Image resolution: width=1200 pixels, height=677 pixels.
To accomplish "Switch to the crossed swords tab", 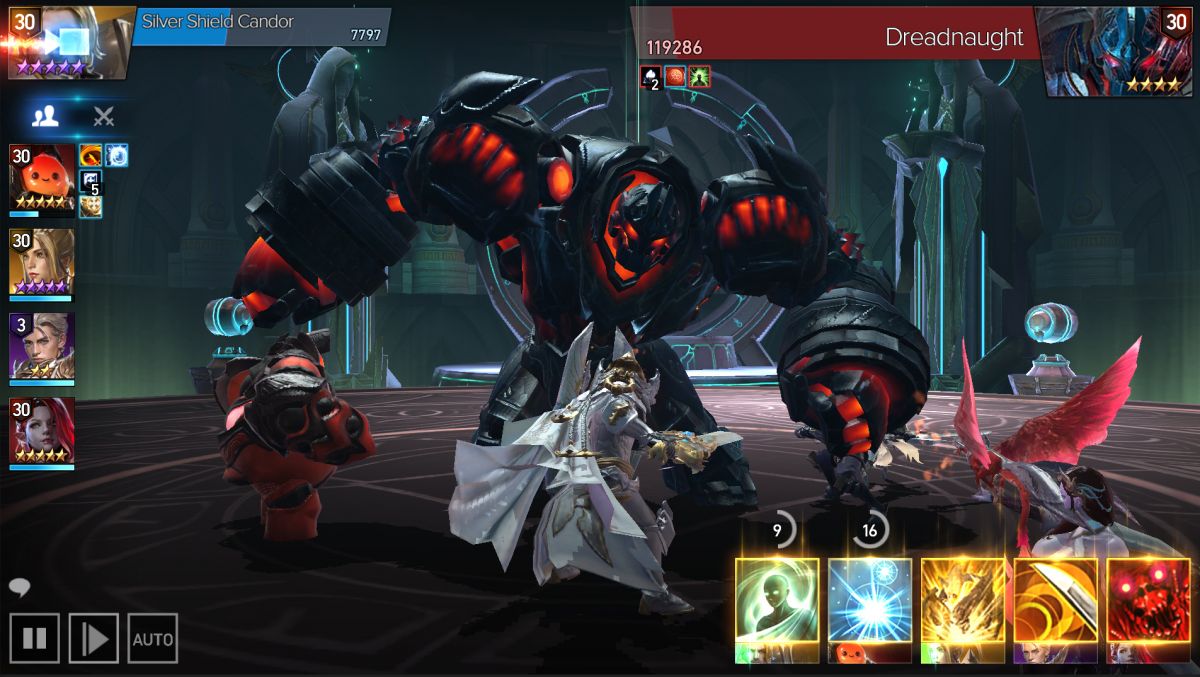I will [104, 116].
